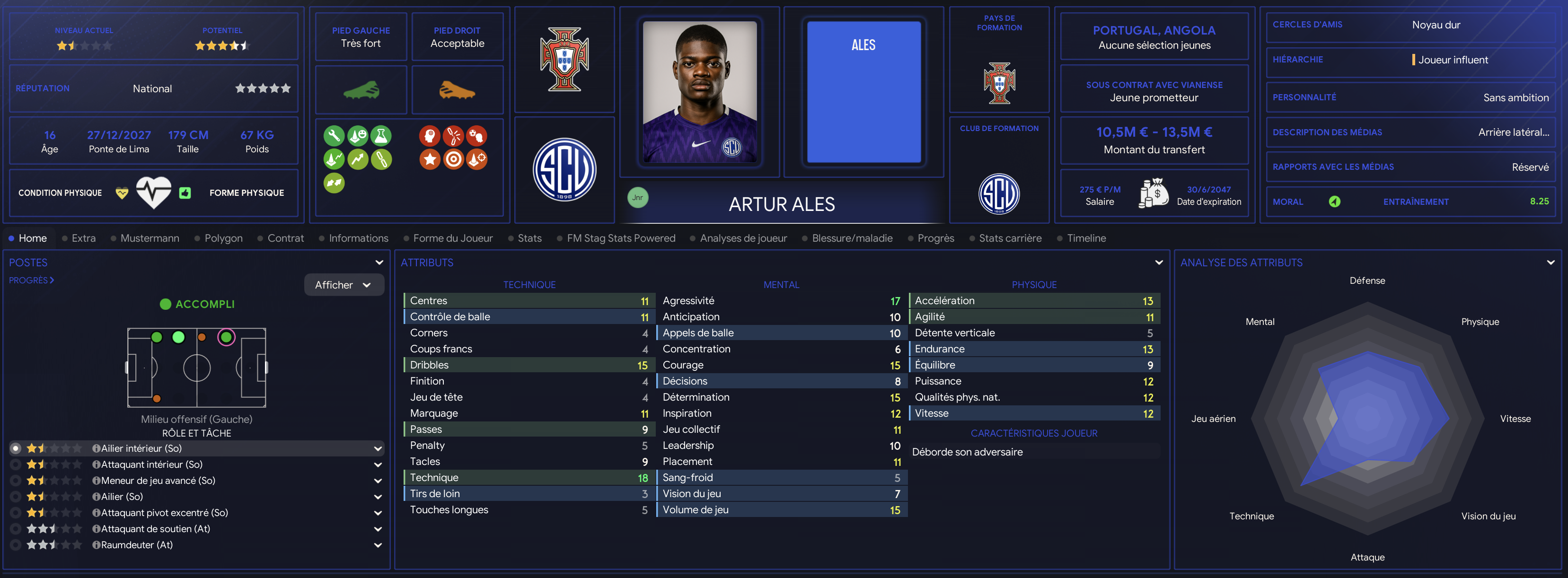The width and height of the screenshot is (1568, 578).
Task: Open the Afficher dropdown
Action: coord(344,285)
